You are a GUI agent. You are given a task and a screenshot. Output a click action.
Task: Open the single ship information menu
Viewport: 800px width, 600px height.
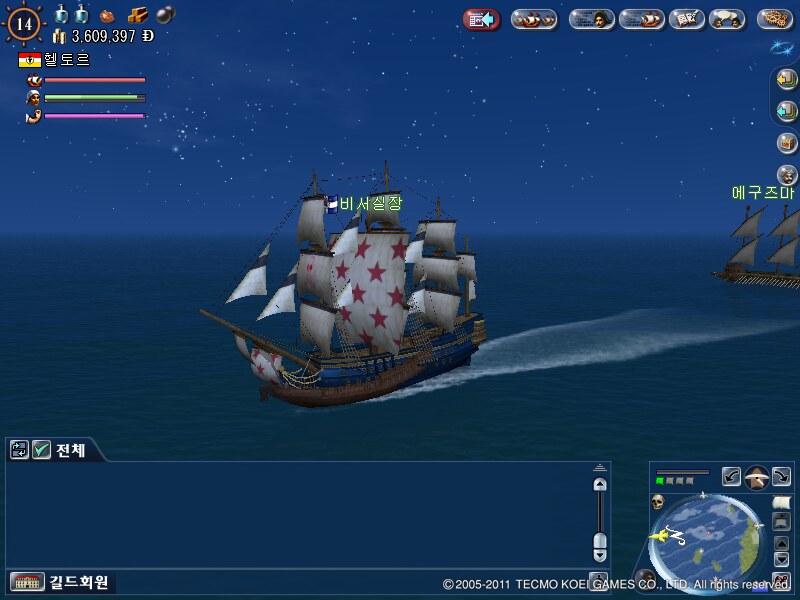point(641,19)
